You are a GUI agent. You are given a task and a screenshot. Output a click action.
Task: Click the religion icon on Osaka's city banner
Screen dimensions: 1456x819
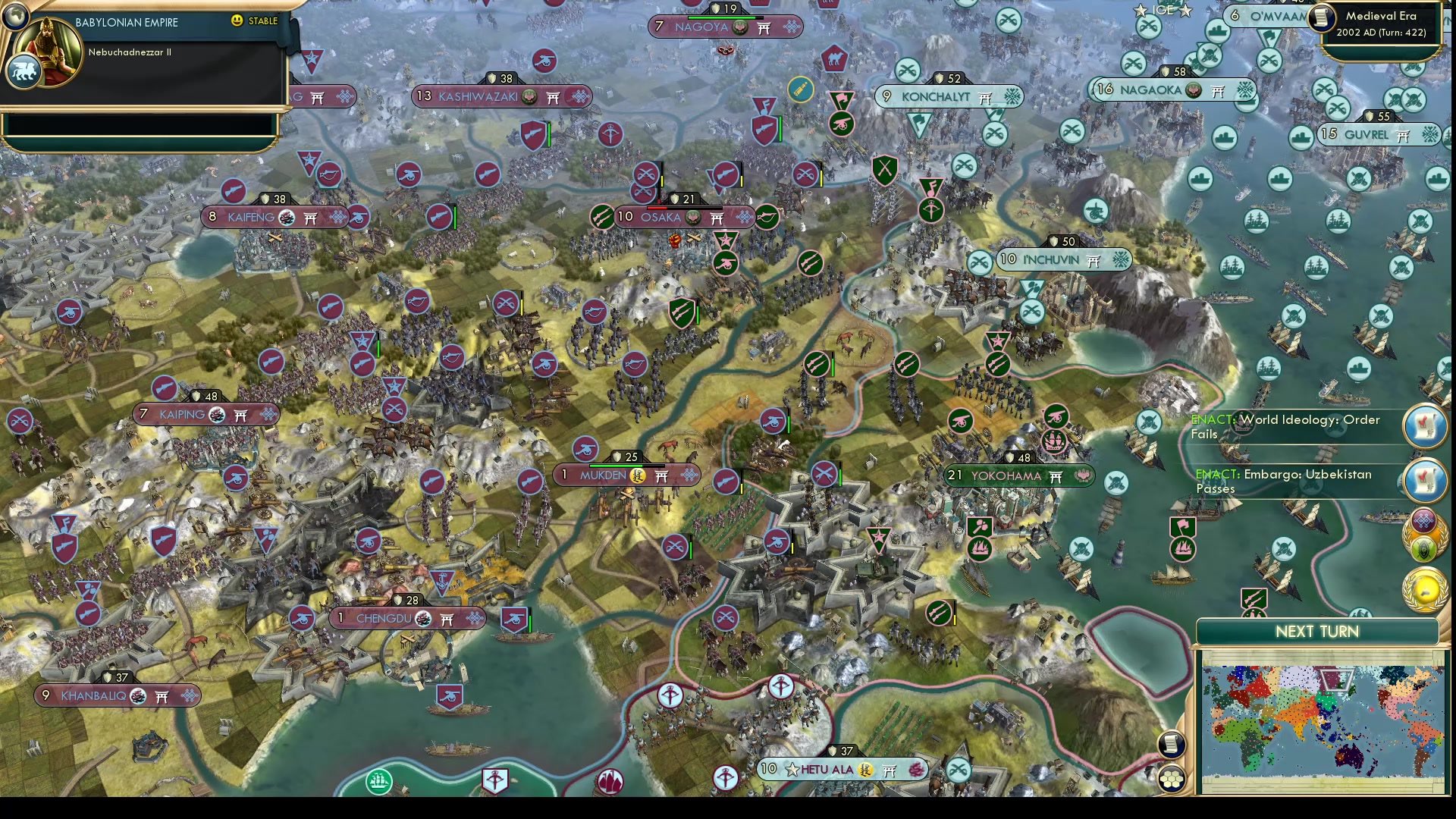pyautogui.click(x=693, y=218)
